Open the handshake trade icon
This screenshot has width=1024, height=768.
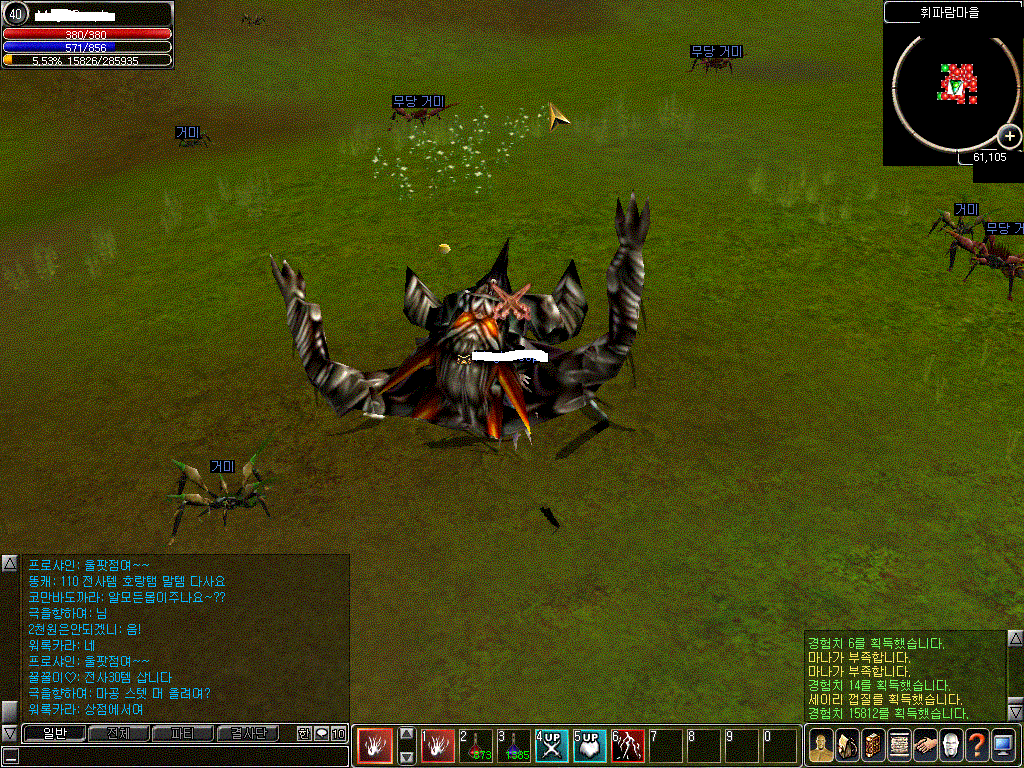(925, 745)
